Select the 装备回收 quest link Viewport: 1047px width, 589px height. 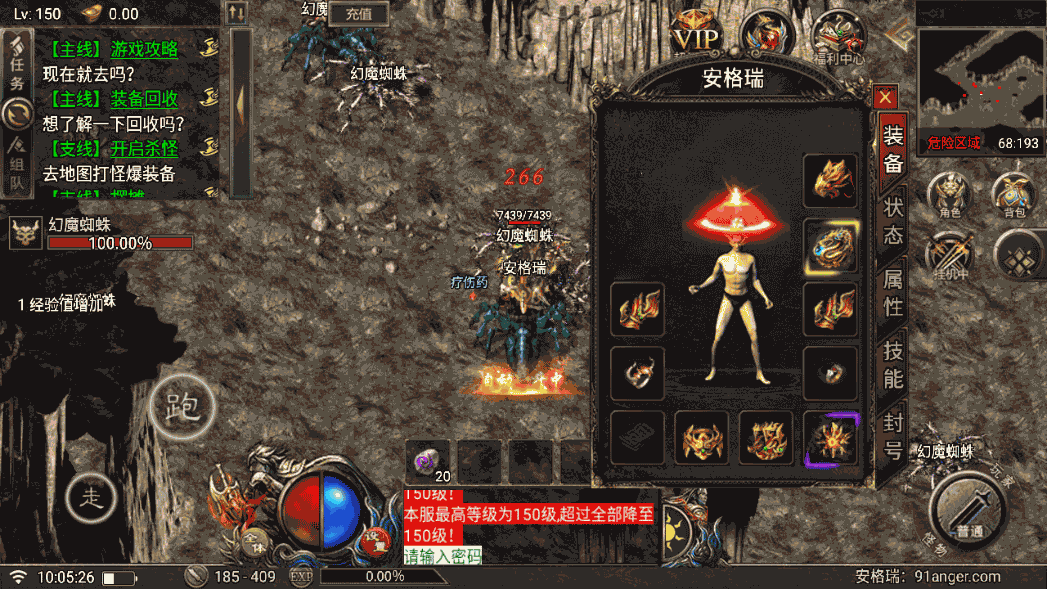click(144, 99)
